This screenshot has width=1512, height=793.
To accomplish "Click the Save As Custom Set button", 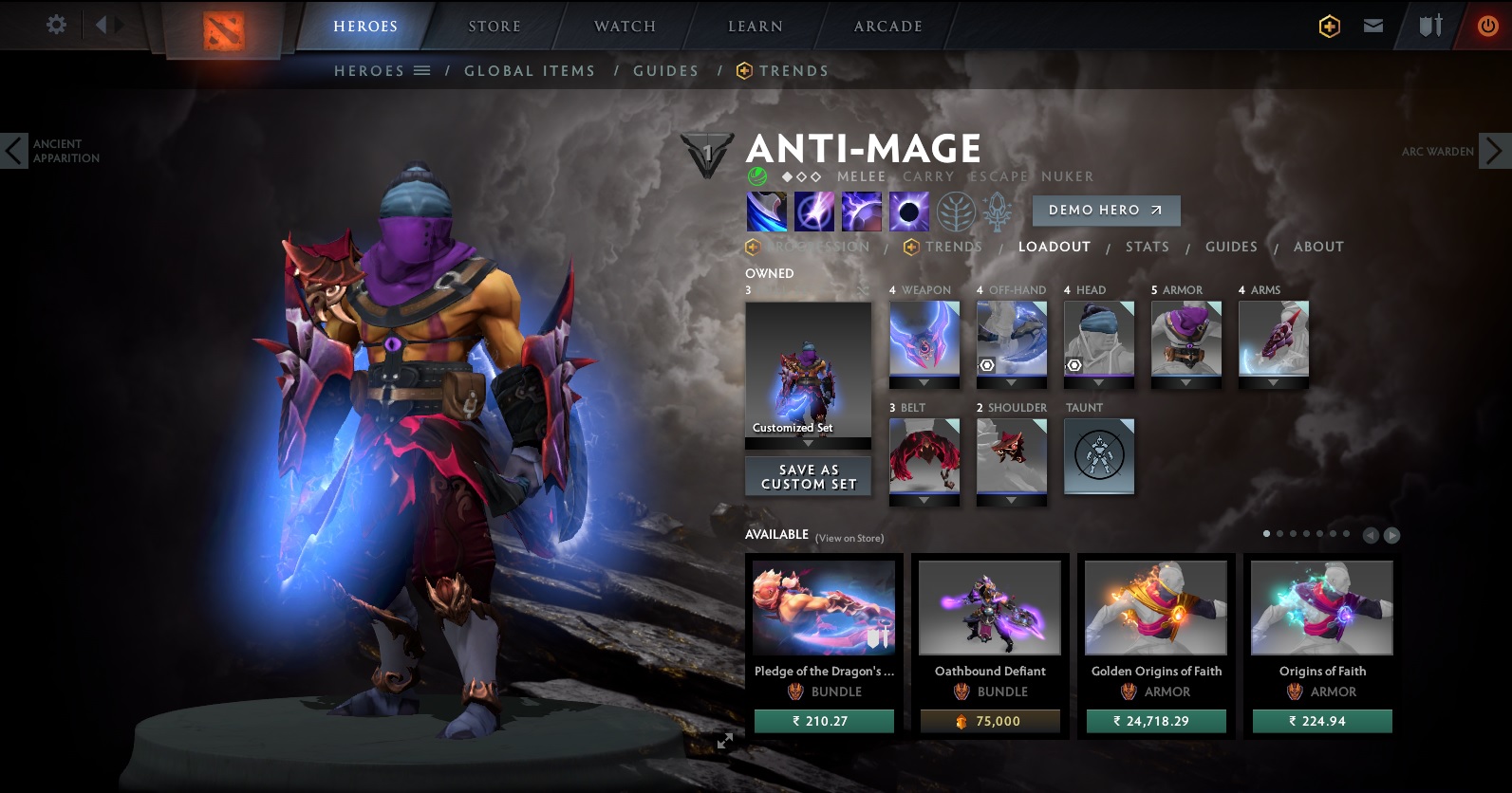I will (808, 476).
